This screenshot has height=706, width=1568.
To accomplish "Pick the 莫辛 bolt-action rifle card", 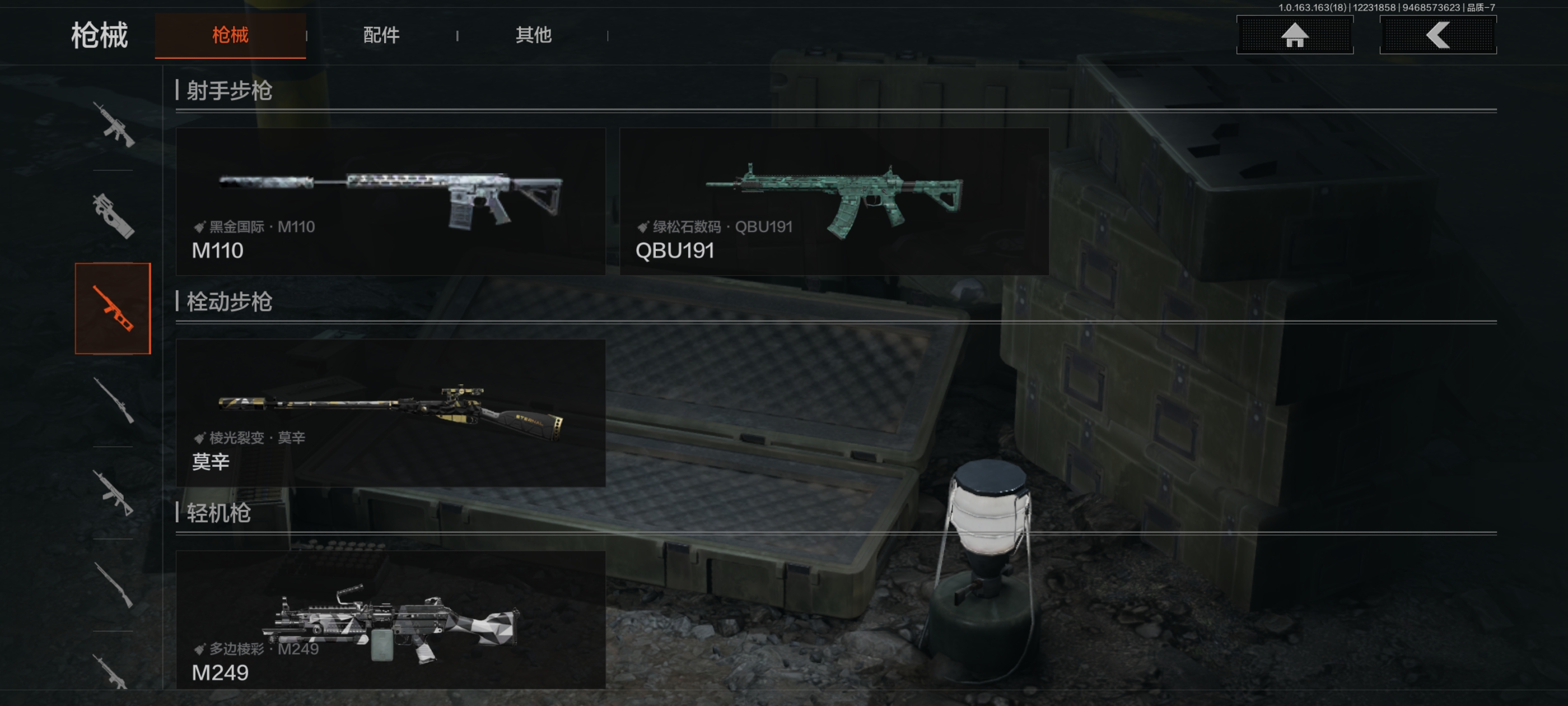I will click(x=390, y=412).
